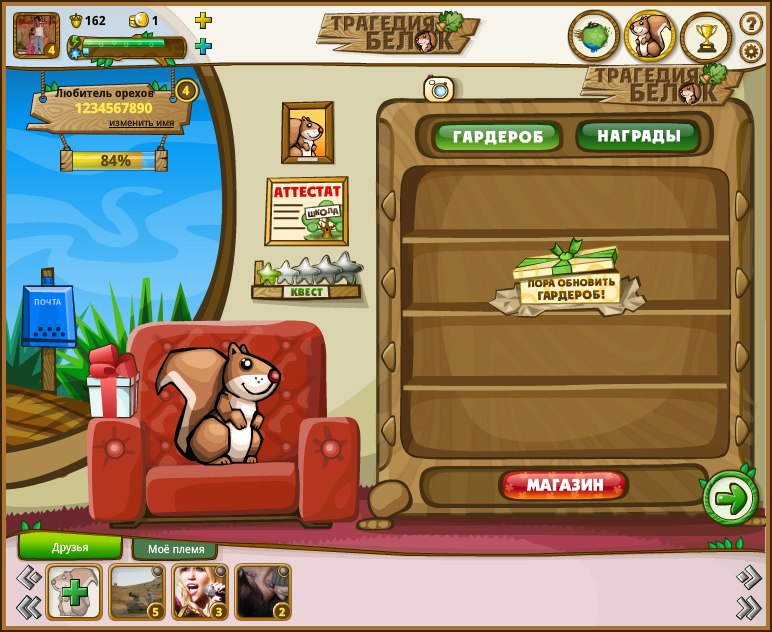
Task: Select the friend thumbnail with level 3
Action: pyautogui.click(x=200, y=591)
